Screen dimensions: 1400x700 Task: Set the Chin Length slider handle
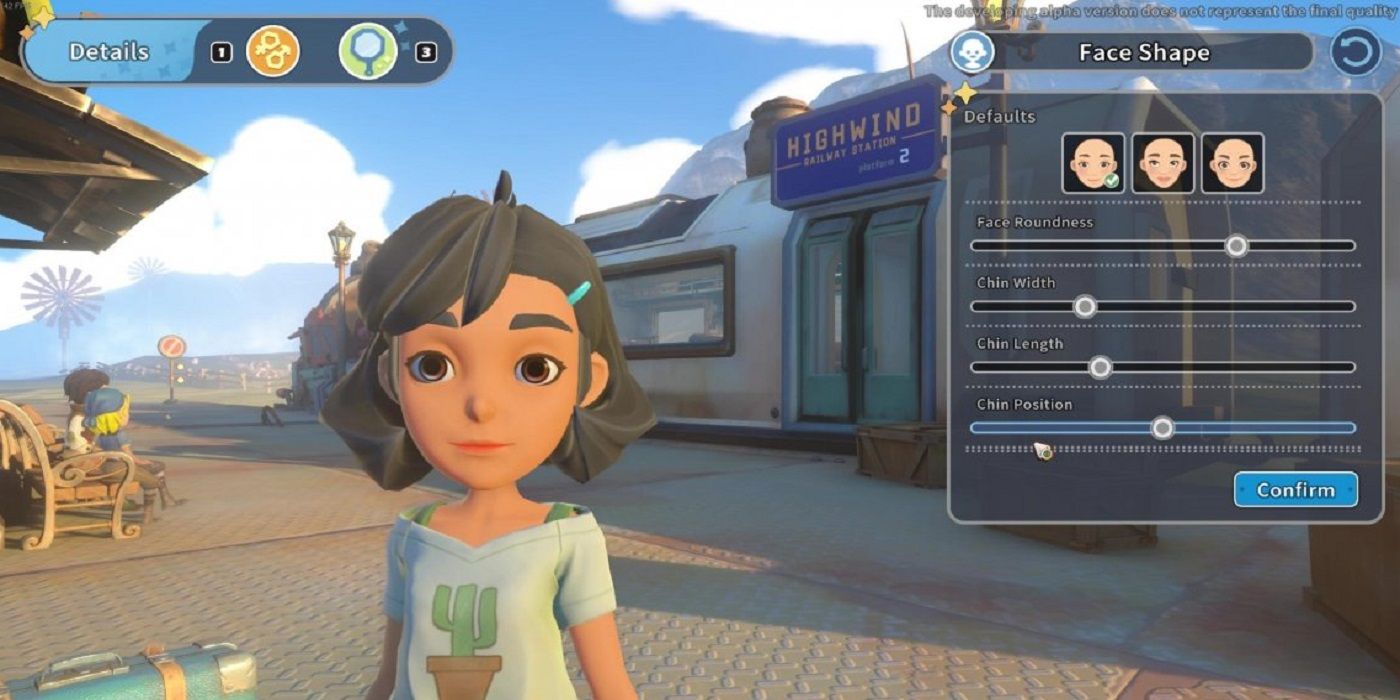[1100, 367]
